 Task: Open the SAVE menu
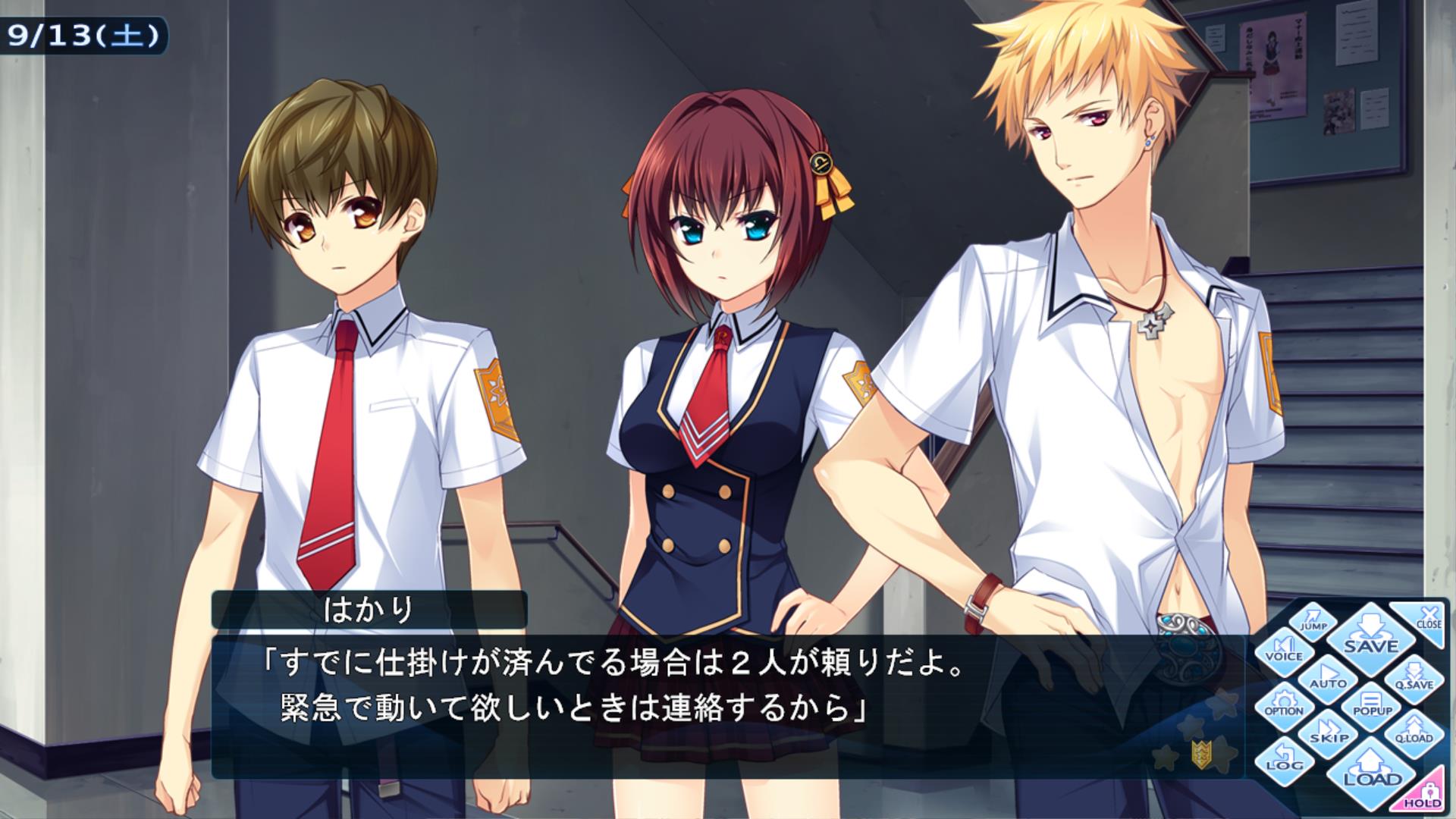point(1371,635)
